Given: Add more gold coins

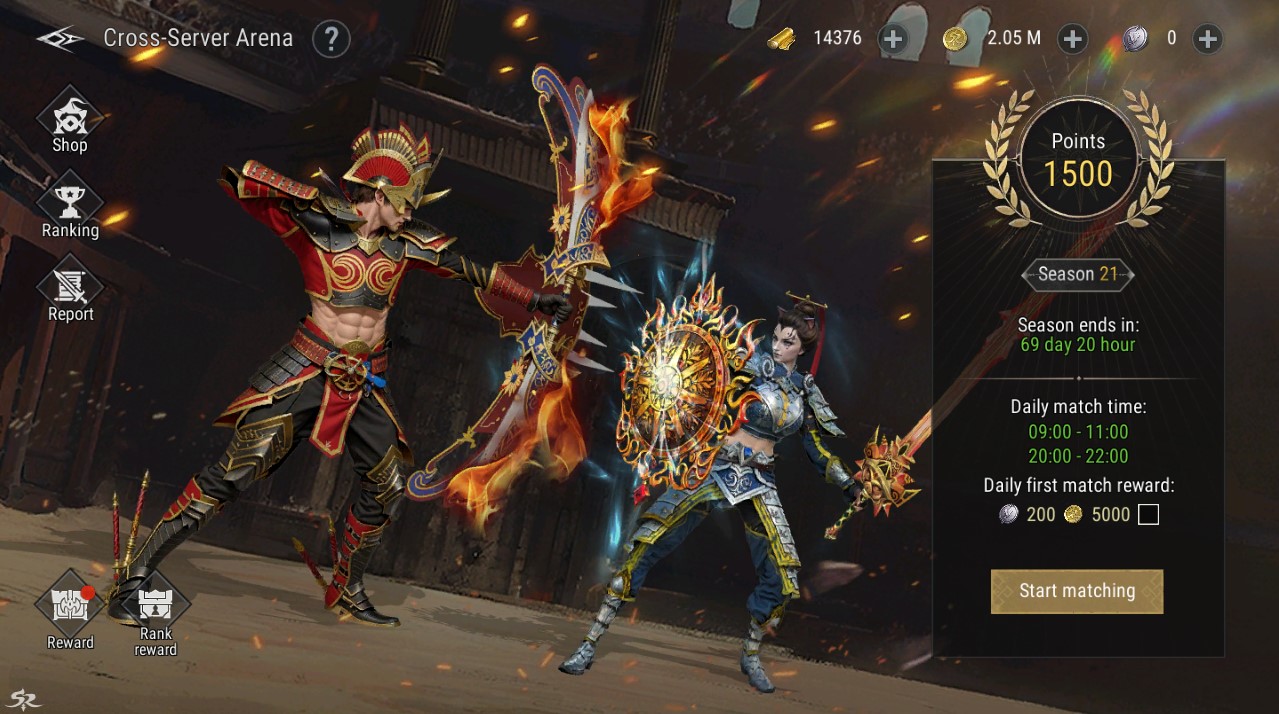Looking at the screenshot, I should click(1072, 39).
